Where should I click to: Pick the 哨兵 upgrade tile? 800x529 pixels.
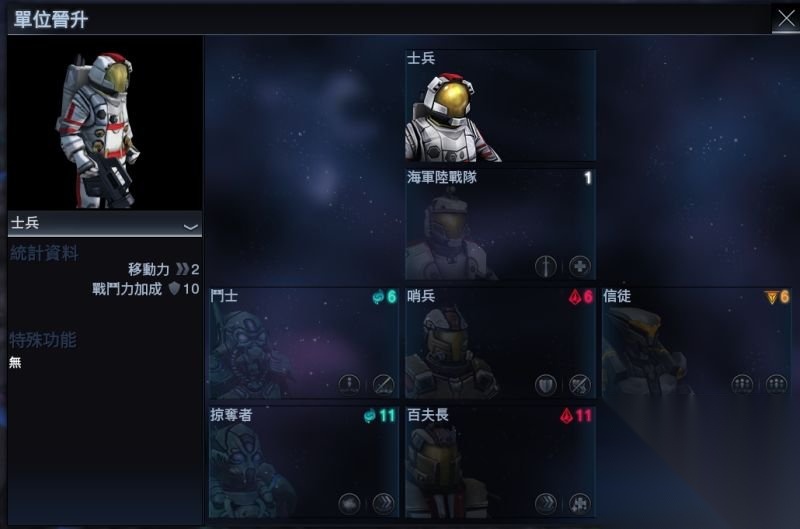click(500, 343)
